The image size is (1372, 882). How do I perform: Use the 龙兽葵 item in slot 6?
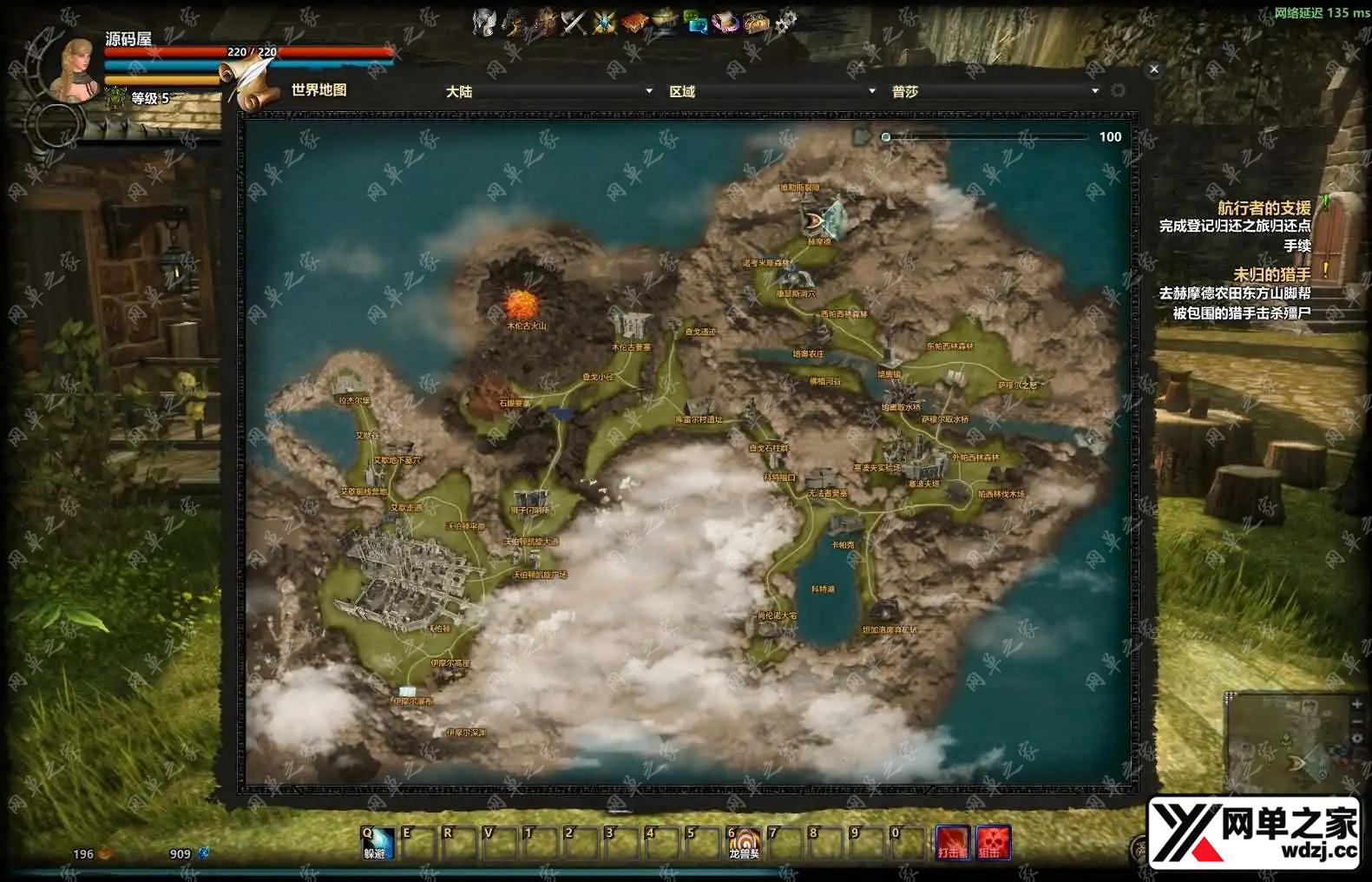click(x=743, y=841)
